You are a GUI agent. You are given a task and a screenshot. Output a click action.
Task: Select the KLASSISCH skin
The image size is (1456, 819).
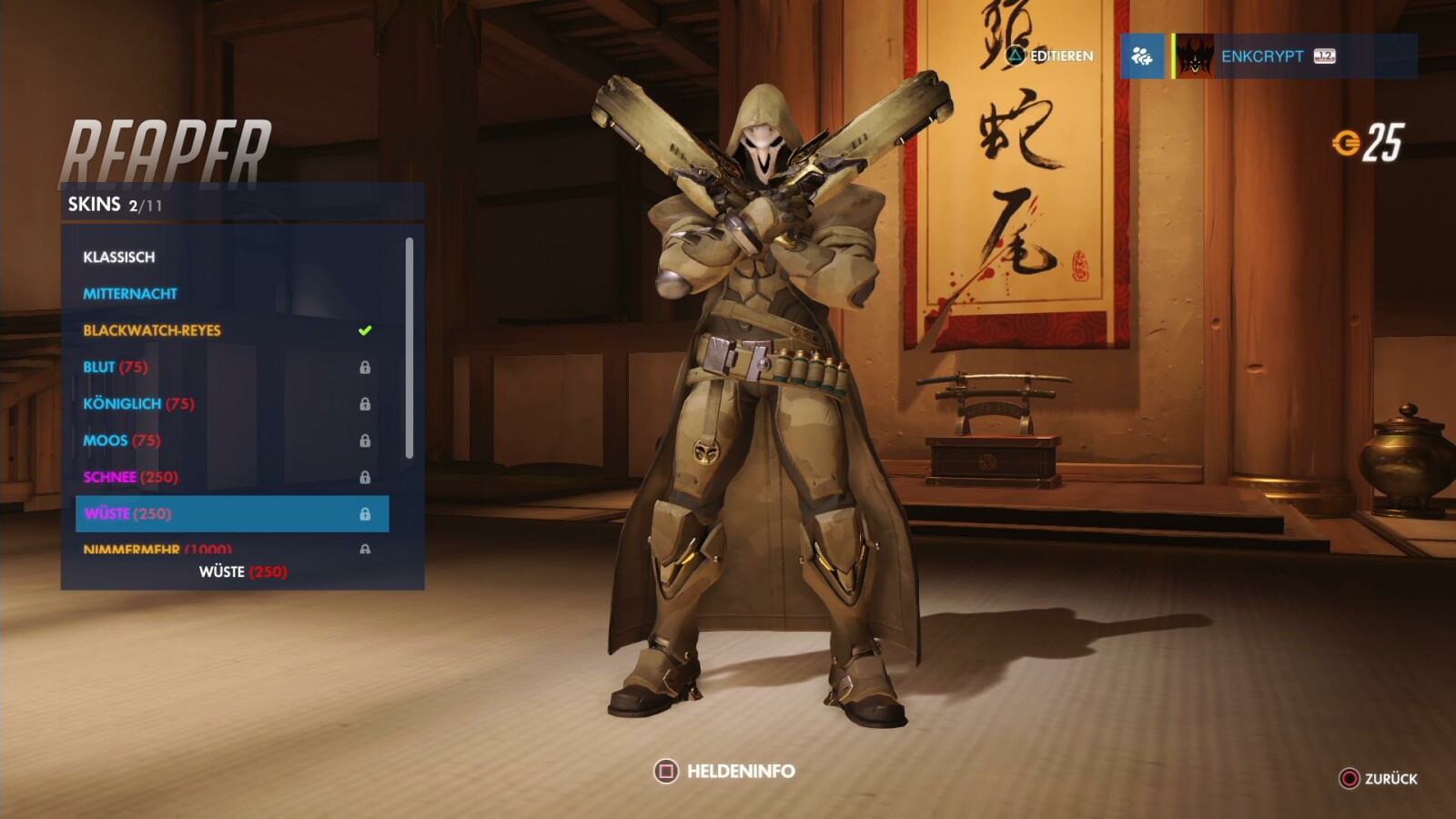[119, 257]
